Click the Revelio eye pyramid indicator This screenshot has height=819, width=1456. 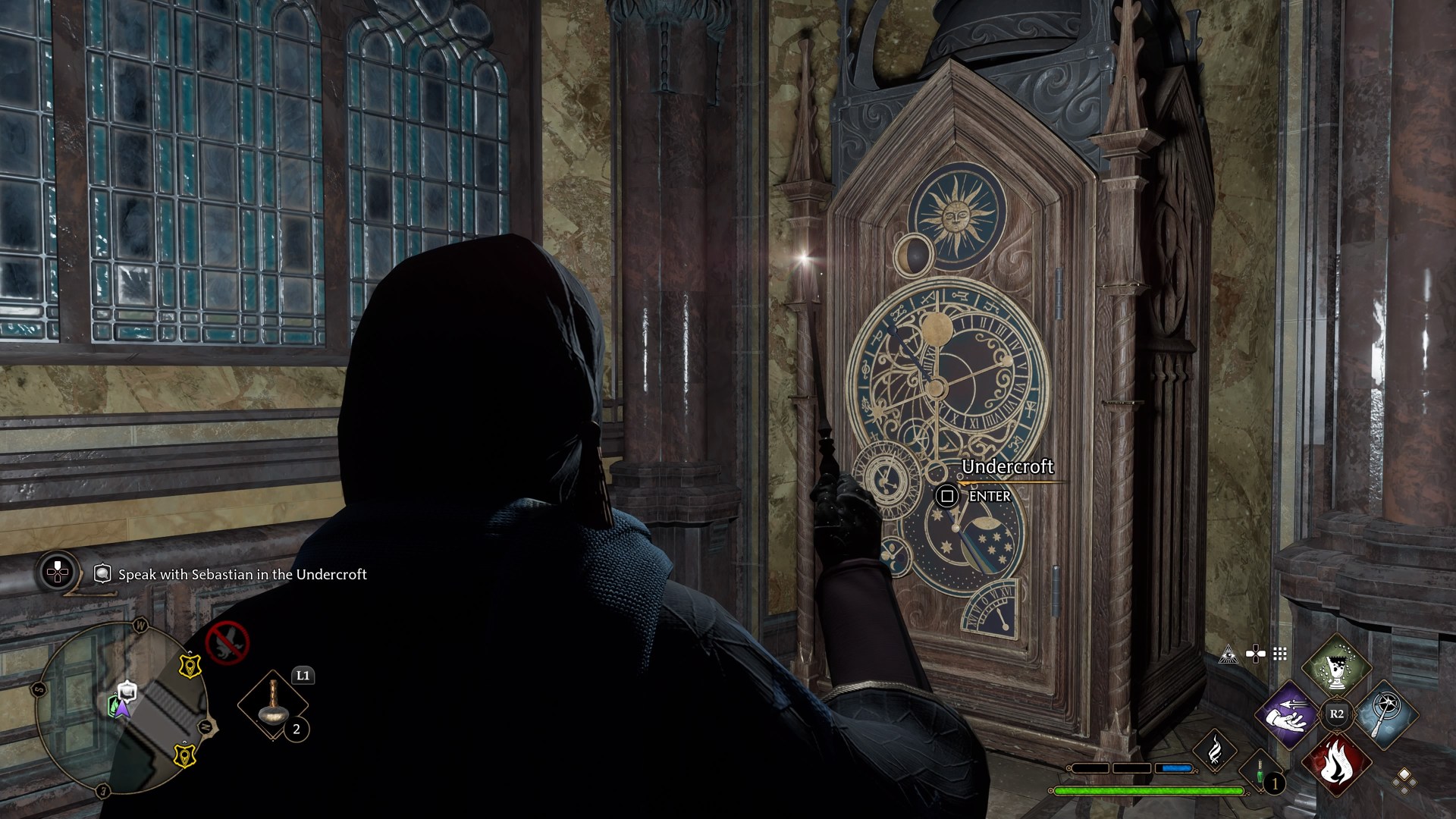(1228, 654)
